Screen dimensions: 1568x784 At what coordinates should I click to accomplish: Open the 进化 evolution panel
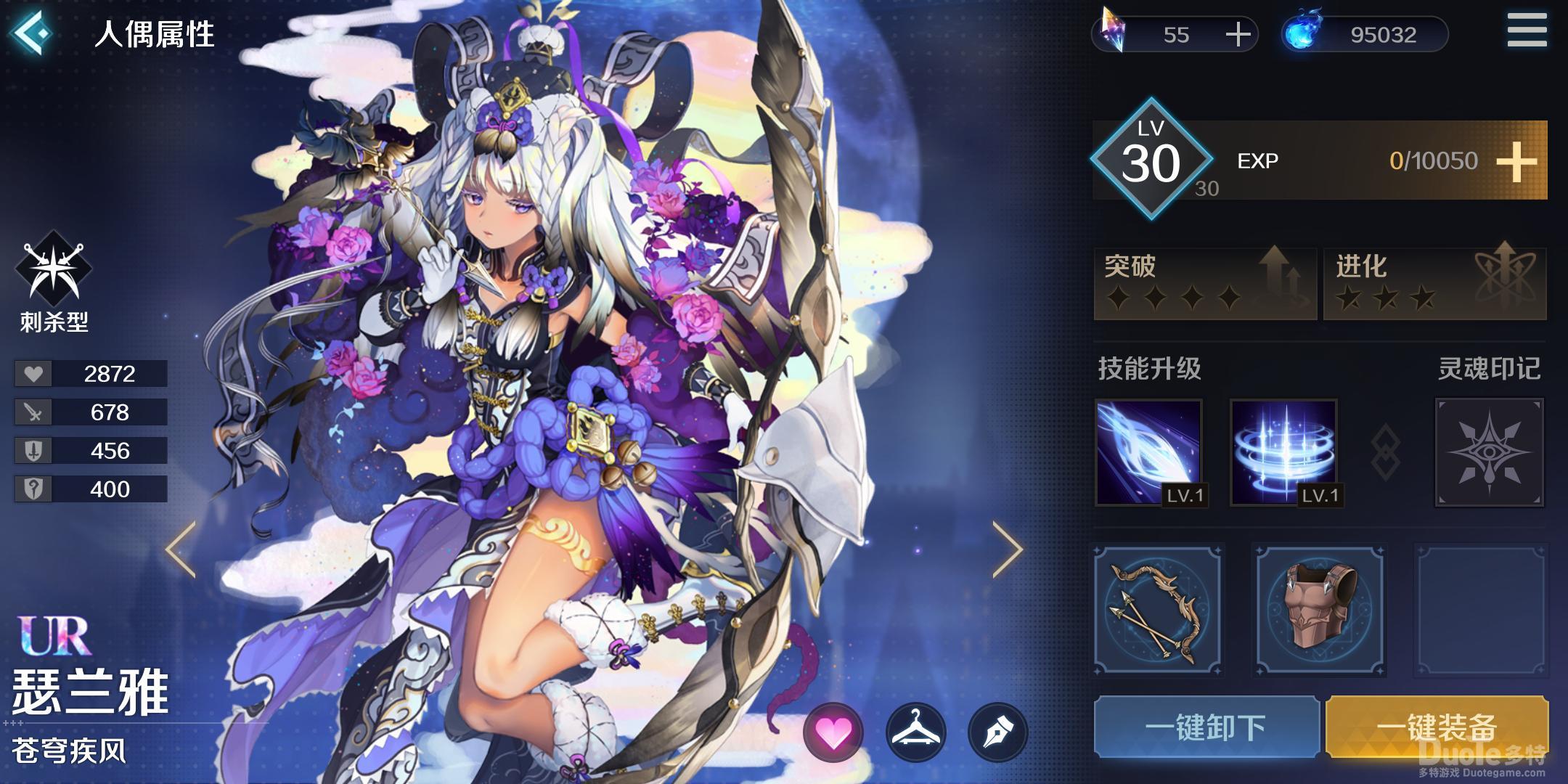(1434, 283)
